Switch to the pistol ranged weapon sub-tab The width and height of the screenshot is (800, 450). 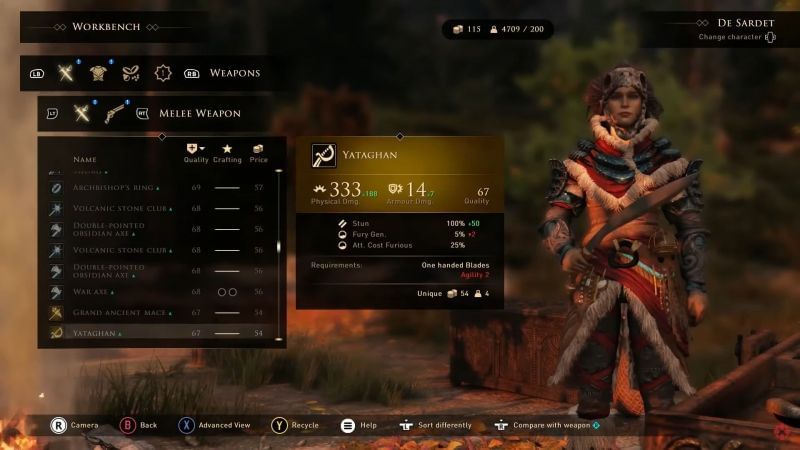point(115,113)
